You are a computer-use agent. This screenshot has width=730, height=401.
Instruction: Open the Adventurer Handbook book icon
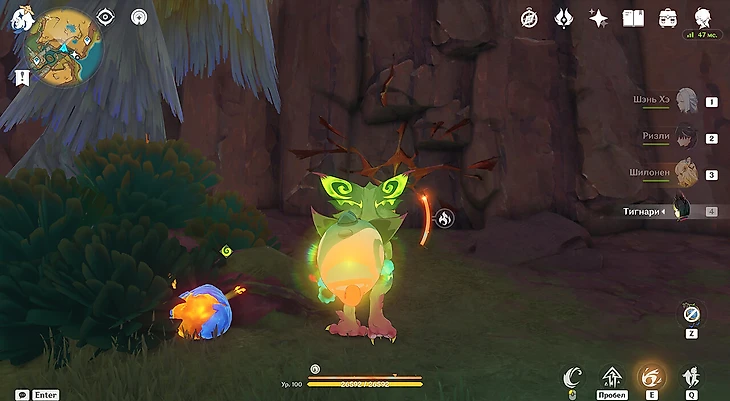(x=632, y=18)
